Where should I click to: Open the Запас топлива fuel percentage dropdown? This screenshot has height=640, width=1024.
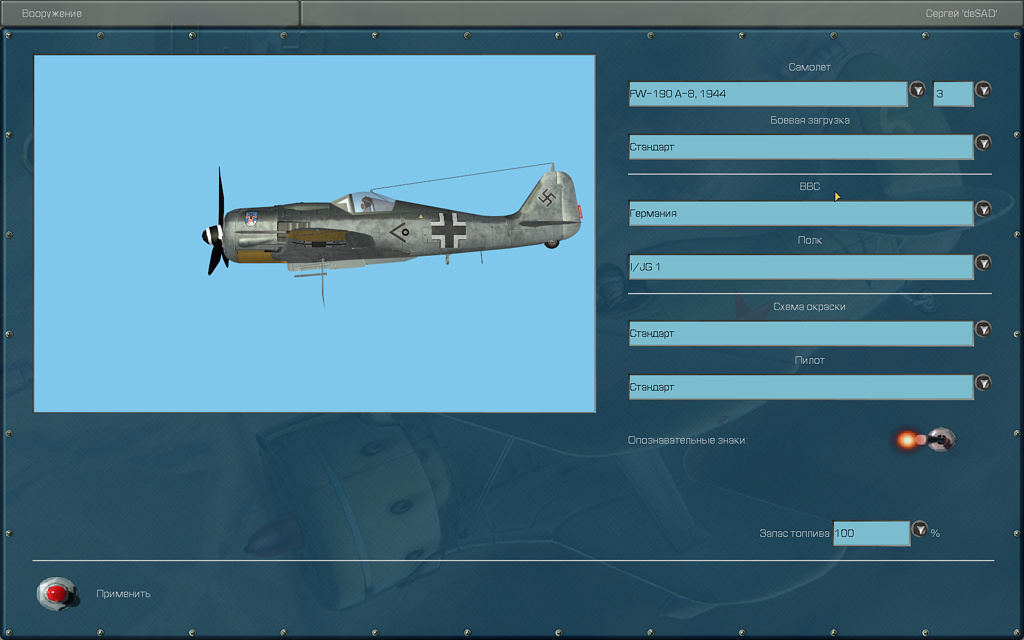(920, 529)
